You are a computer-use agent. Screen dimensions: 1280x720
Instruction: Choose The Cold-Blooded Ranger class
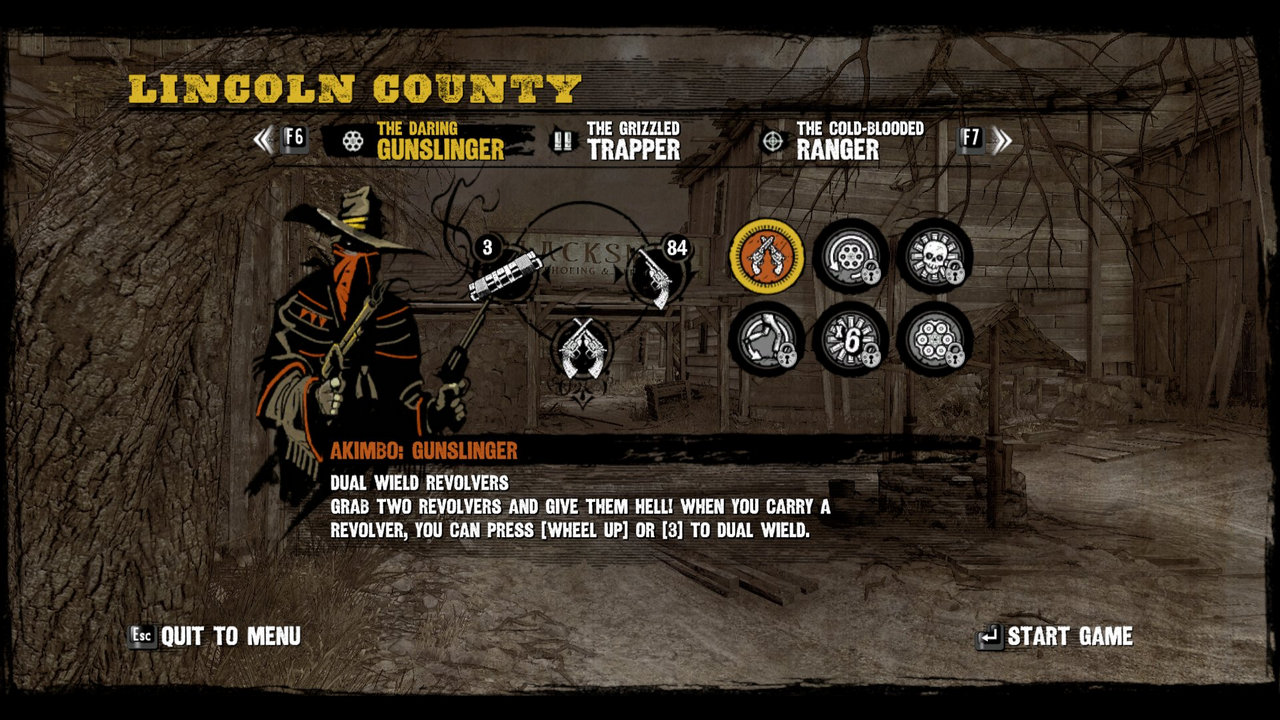[844, 141]
